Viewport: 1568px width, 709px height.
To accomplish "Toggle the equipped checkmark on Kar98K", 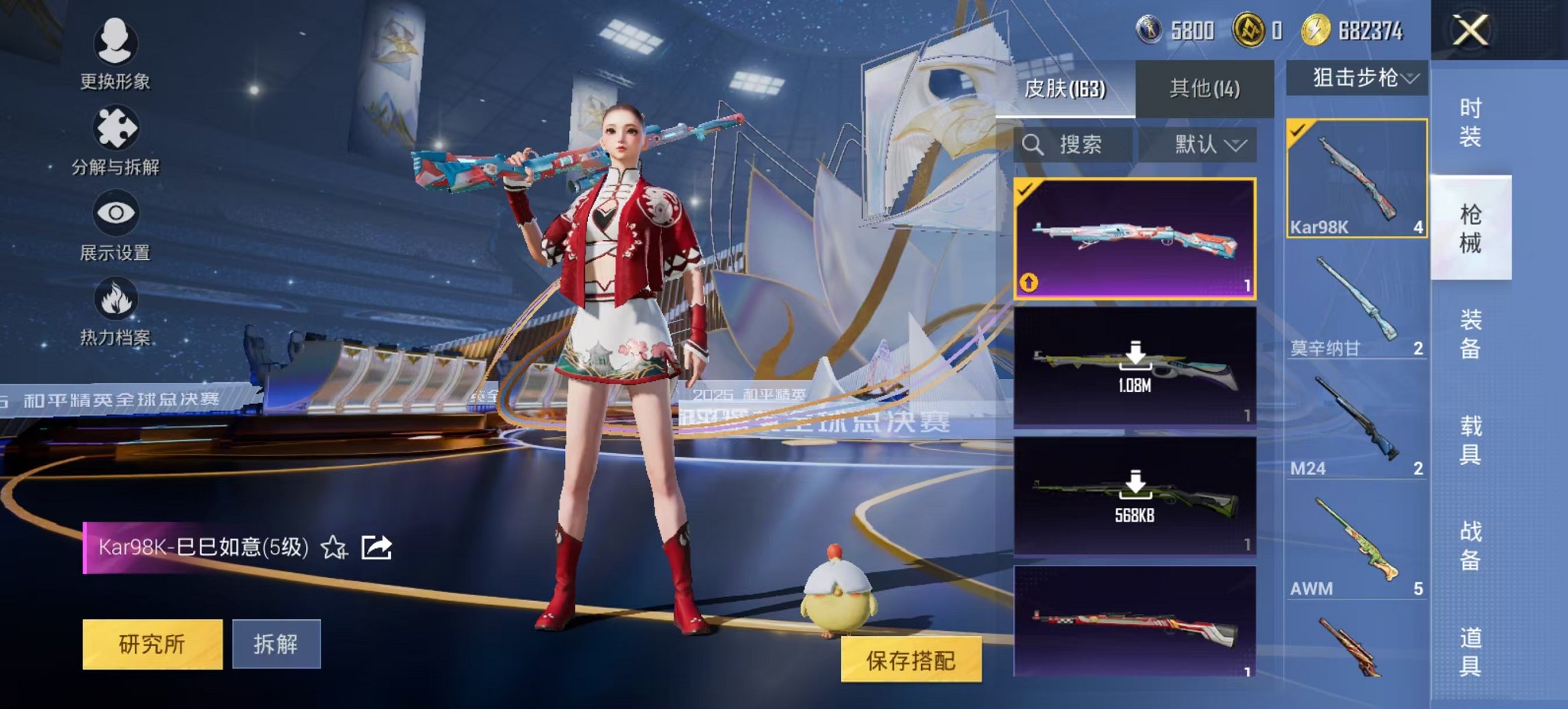I will 1299,127.
